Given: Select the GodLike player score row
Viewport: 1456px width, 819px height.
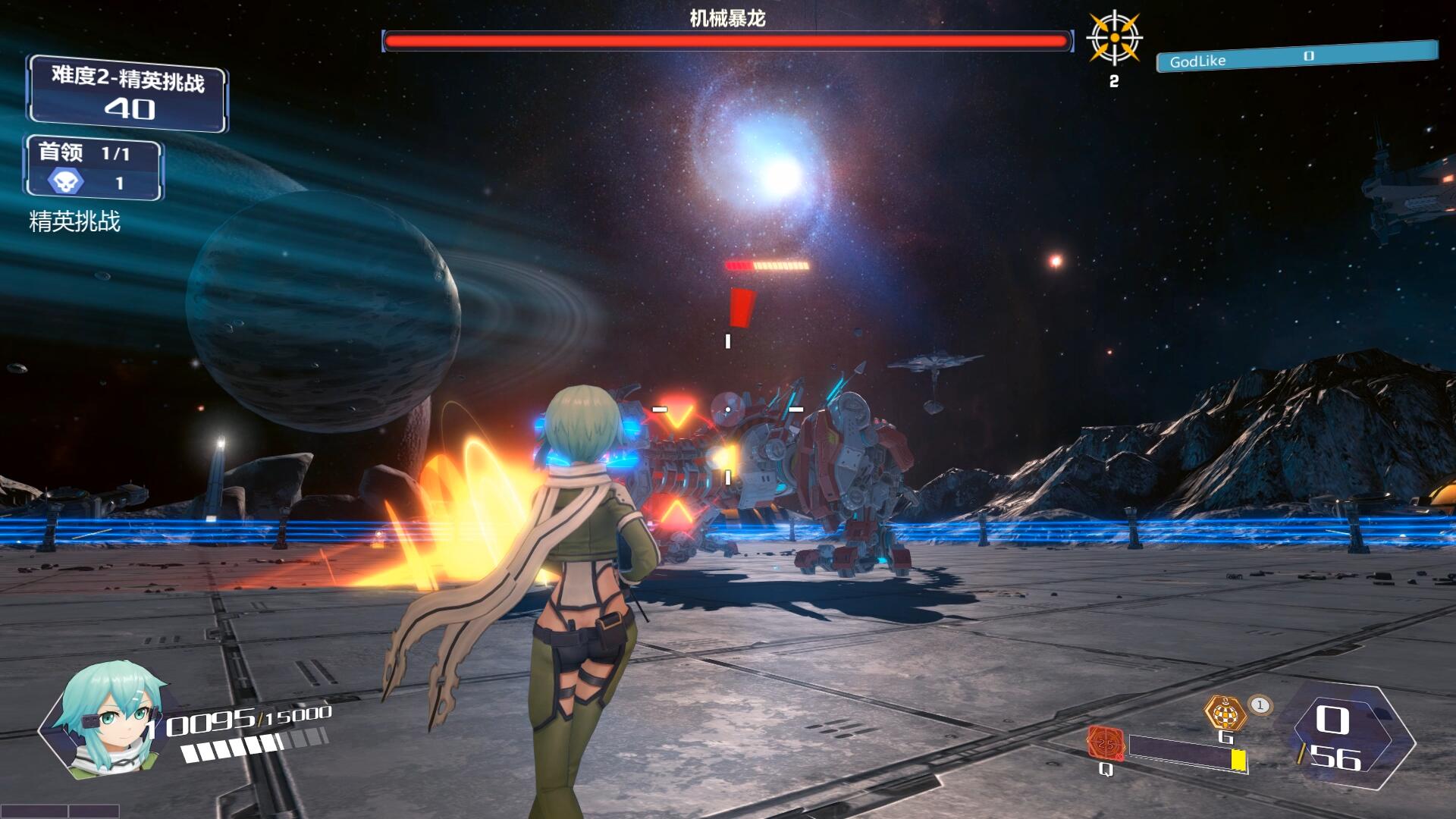Looking at the screenshot, I should point(1295,58).
